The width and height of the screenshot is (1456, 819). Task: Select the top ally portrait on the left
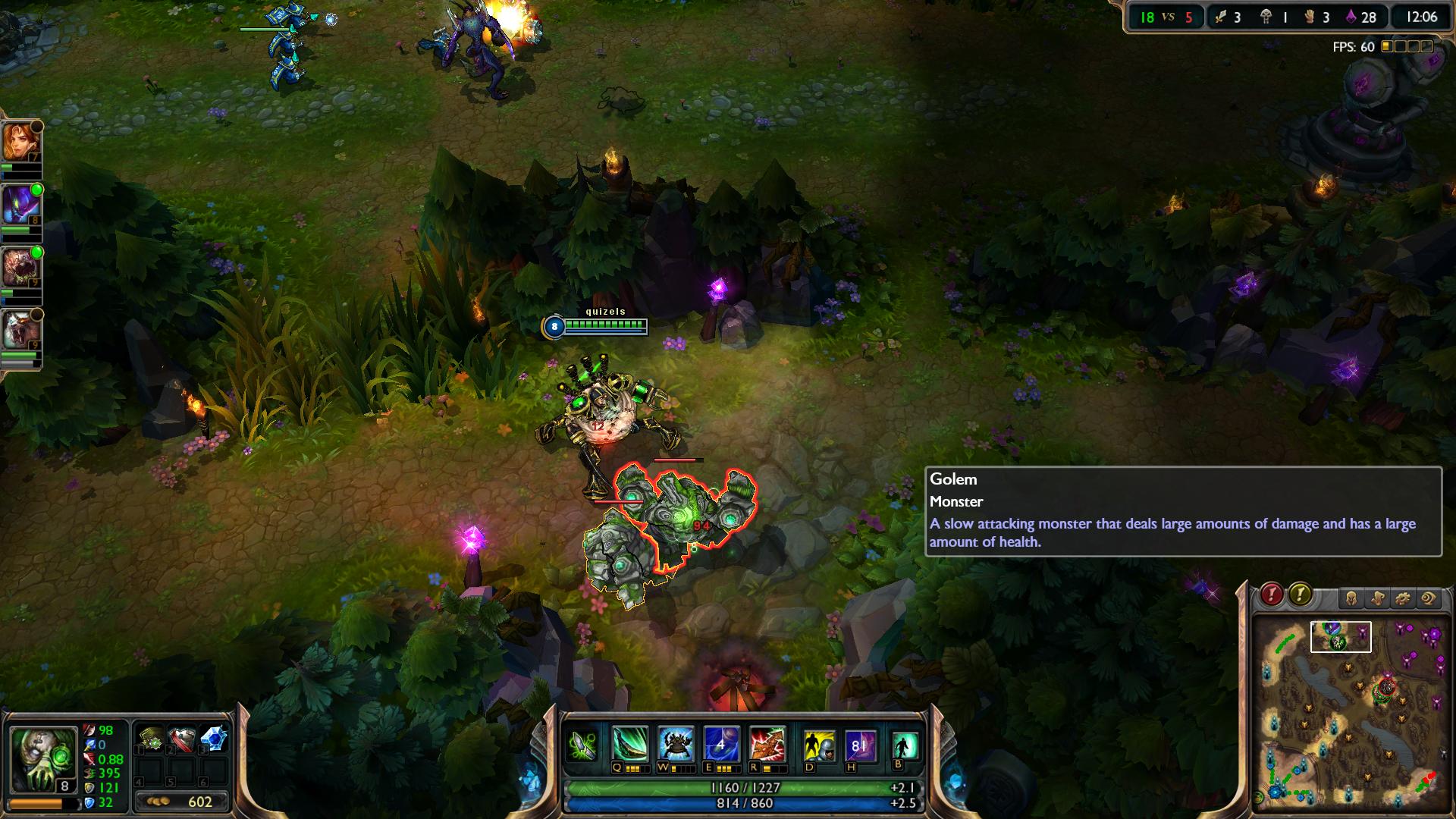20,144
